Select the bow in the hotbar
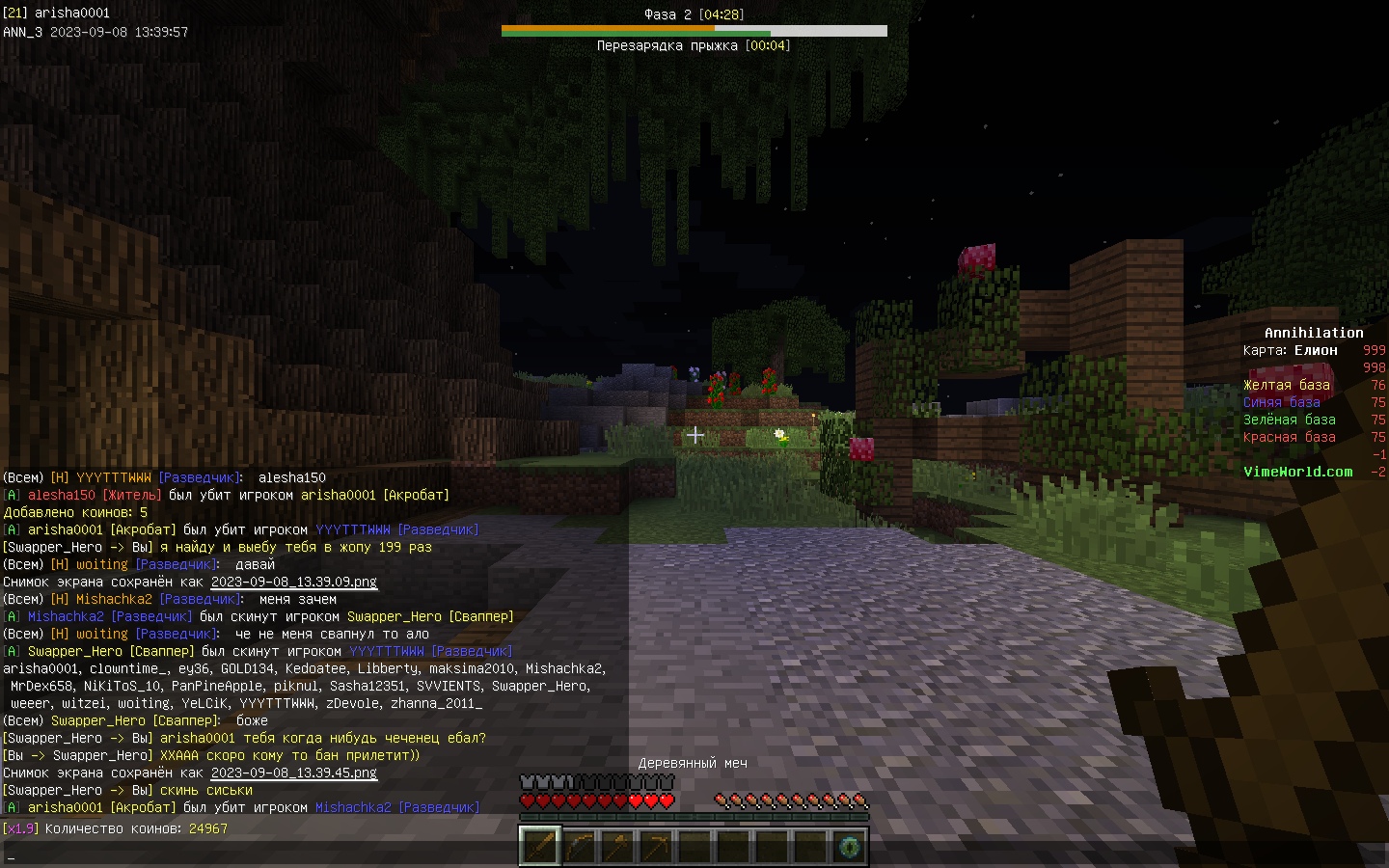The image size is (1389, 868). click(579, 847)
